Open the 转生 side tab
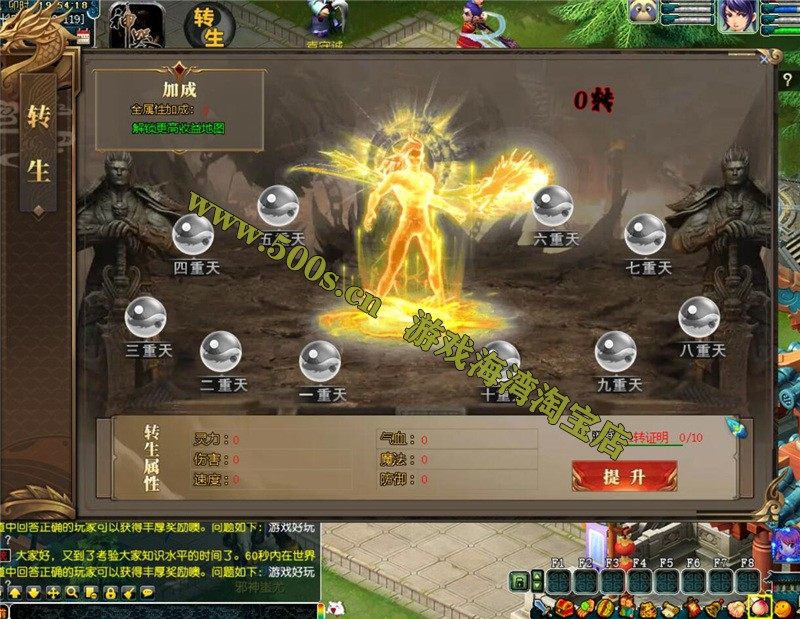 click(x=38, y=143)
